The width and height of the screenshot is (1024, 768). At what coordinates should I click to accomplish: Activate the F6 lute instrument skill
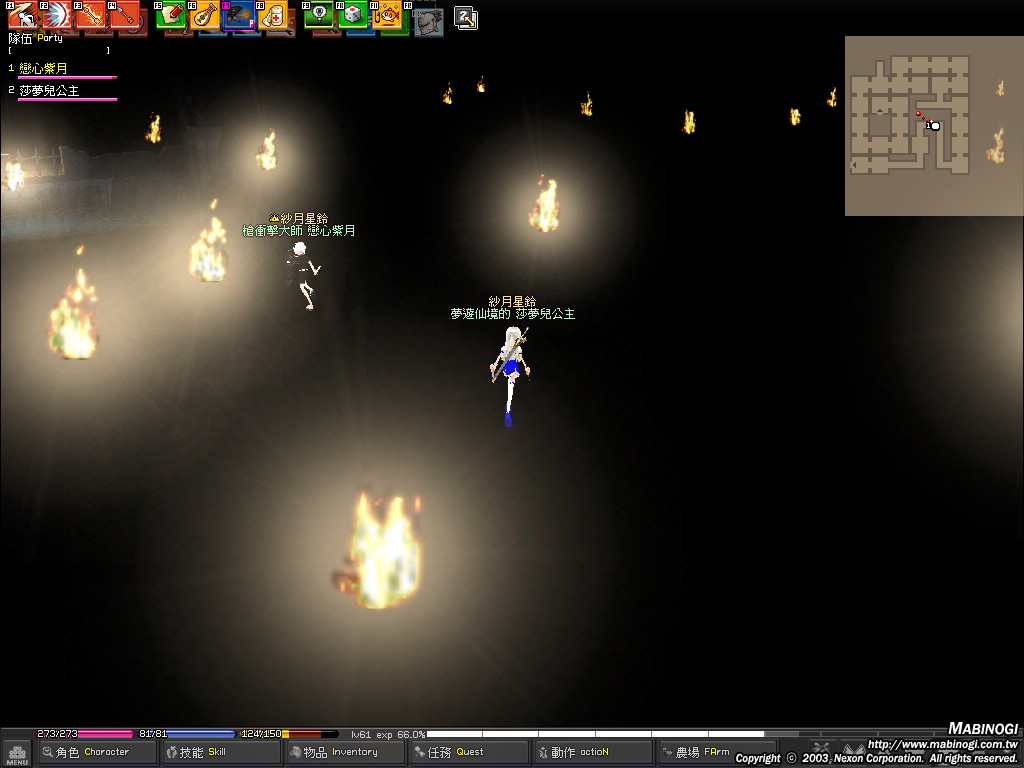[x=204, y=15]
